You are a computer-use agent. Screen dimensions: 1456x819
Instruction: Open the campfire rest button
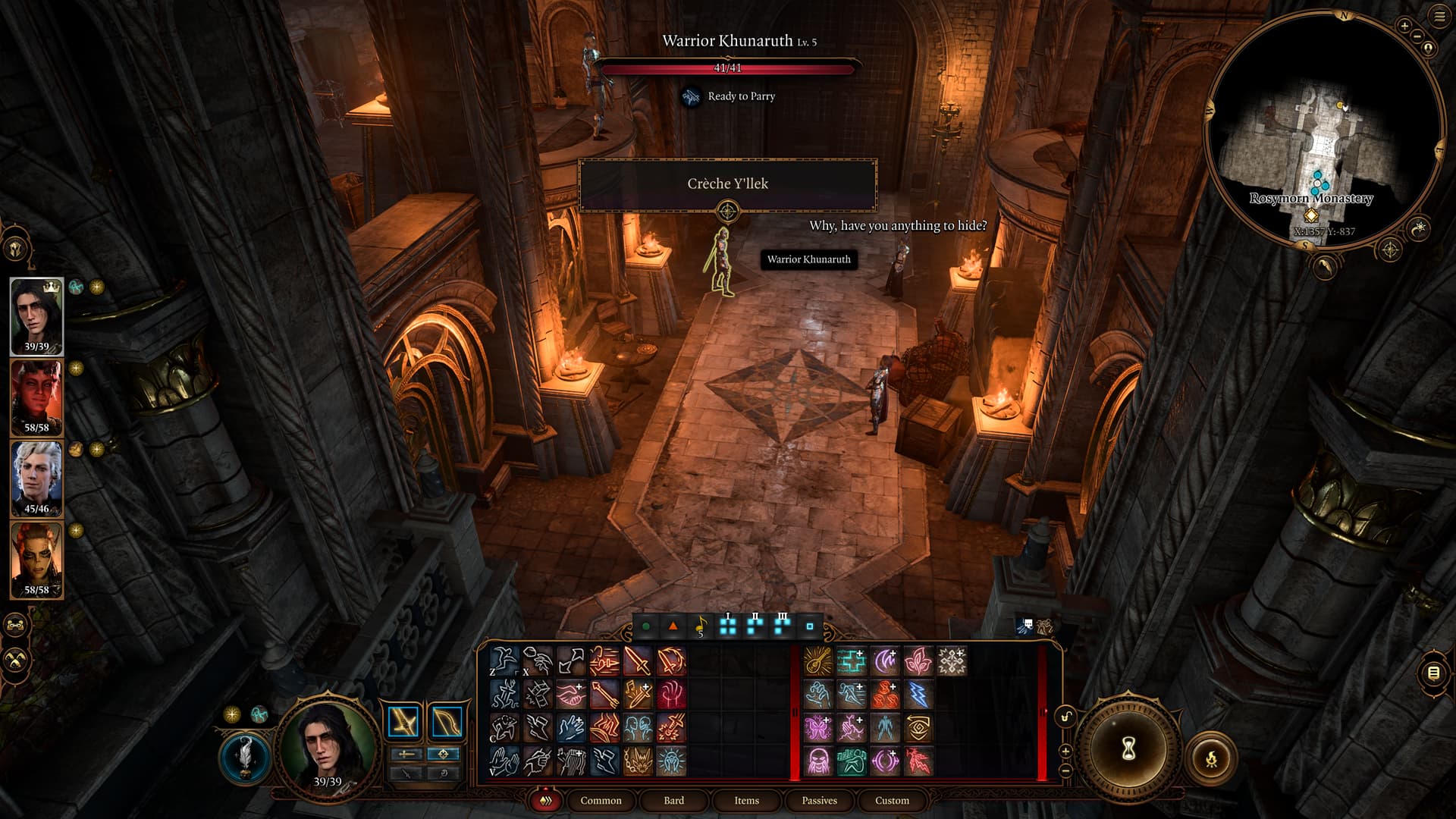tap(1211, 757)
